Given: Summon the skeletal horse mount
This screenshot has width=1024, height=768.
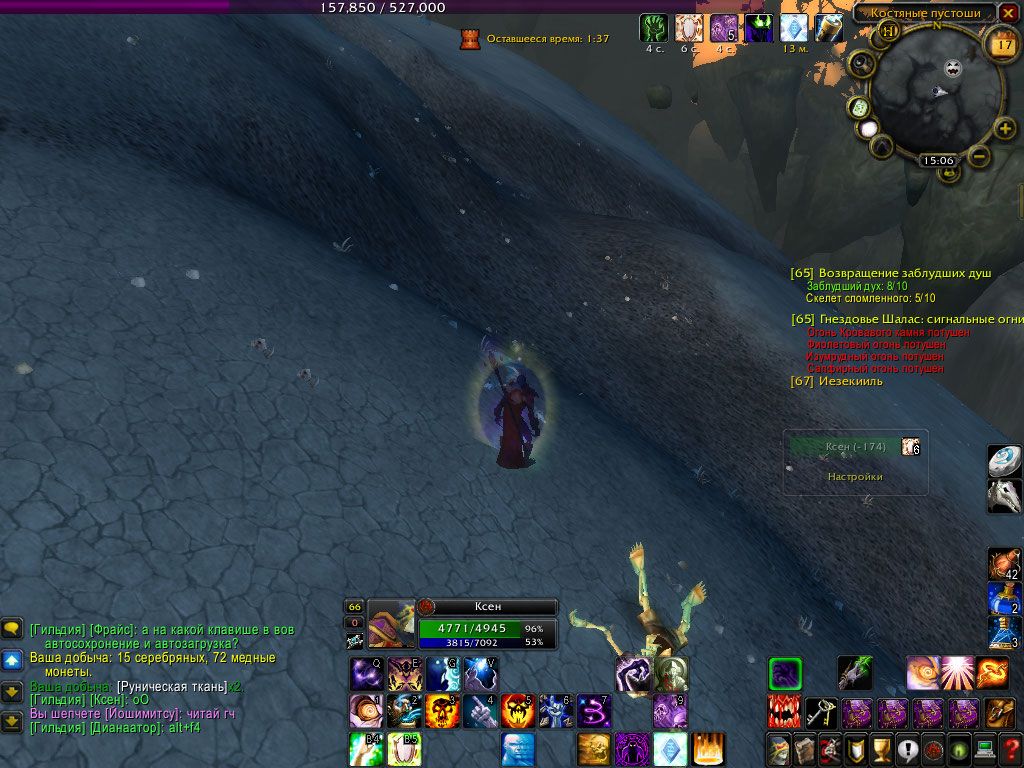Looking at the screenshot, I should [1003, 496].
